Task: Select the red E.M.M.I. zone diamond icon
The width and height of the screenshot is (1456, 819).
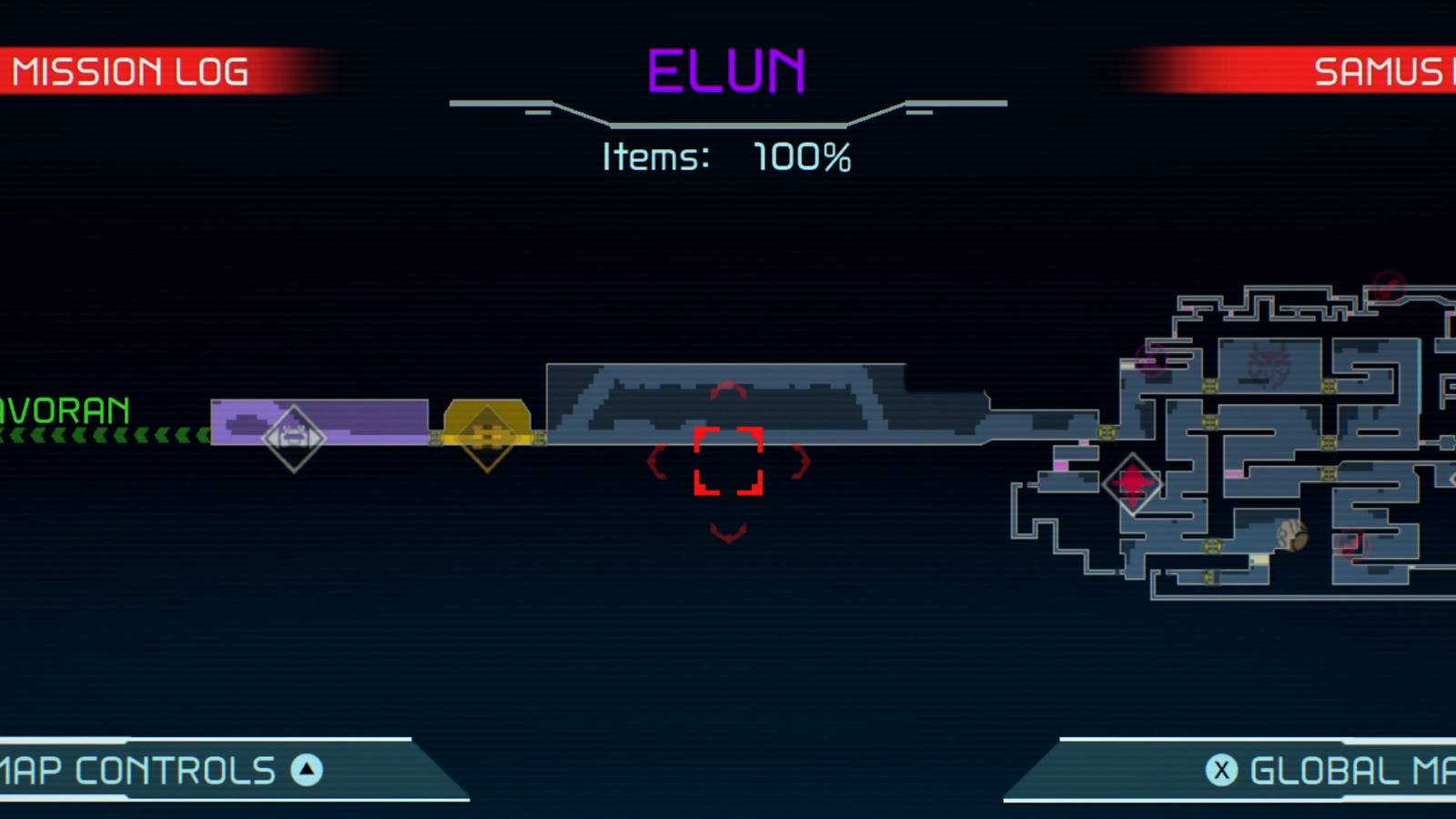Action: pyautogui.click(x=1131, y=485)
